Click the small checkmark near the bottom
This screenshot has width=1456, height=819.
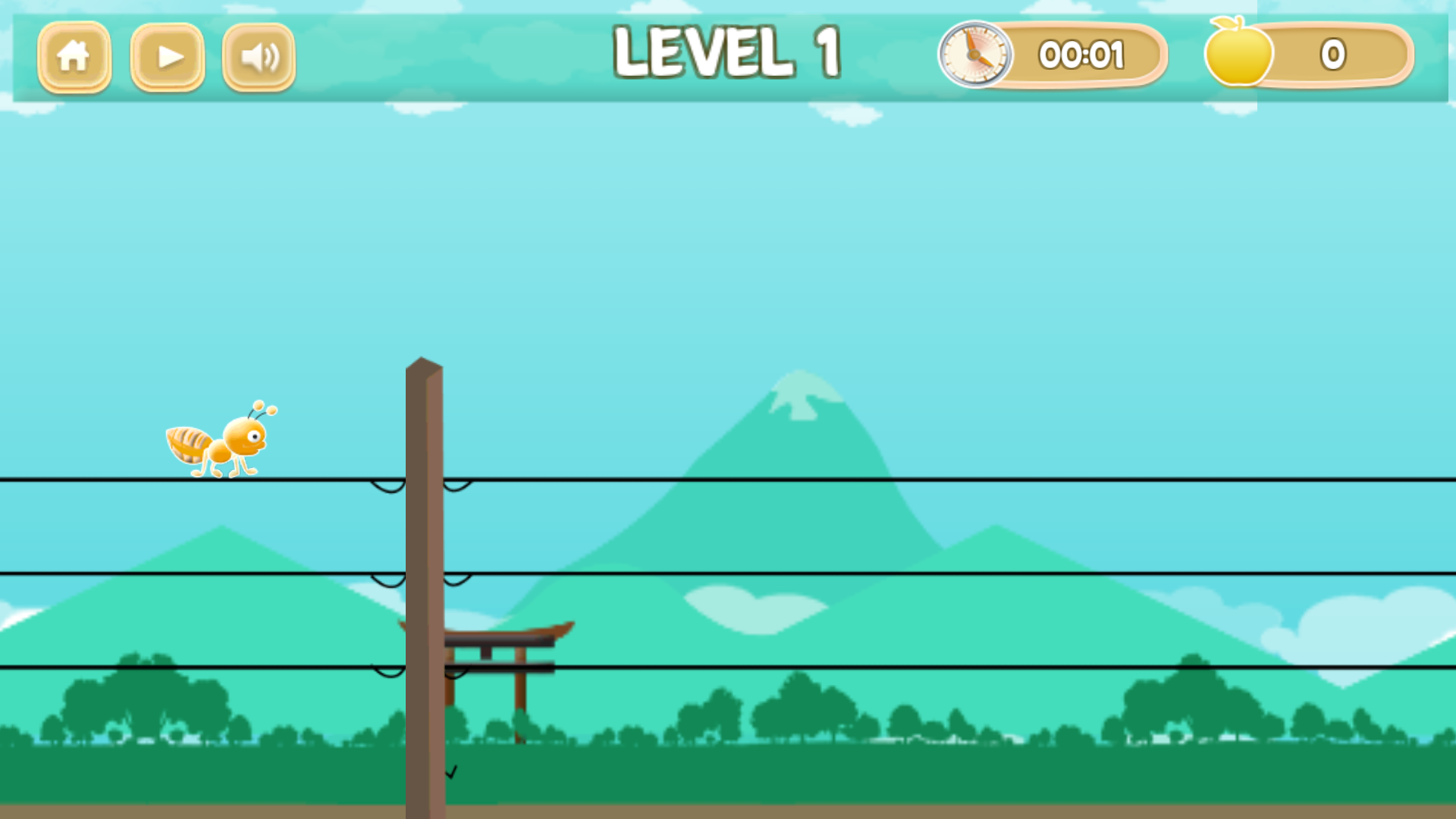click(x=453, y=772)
